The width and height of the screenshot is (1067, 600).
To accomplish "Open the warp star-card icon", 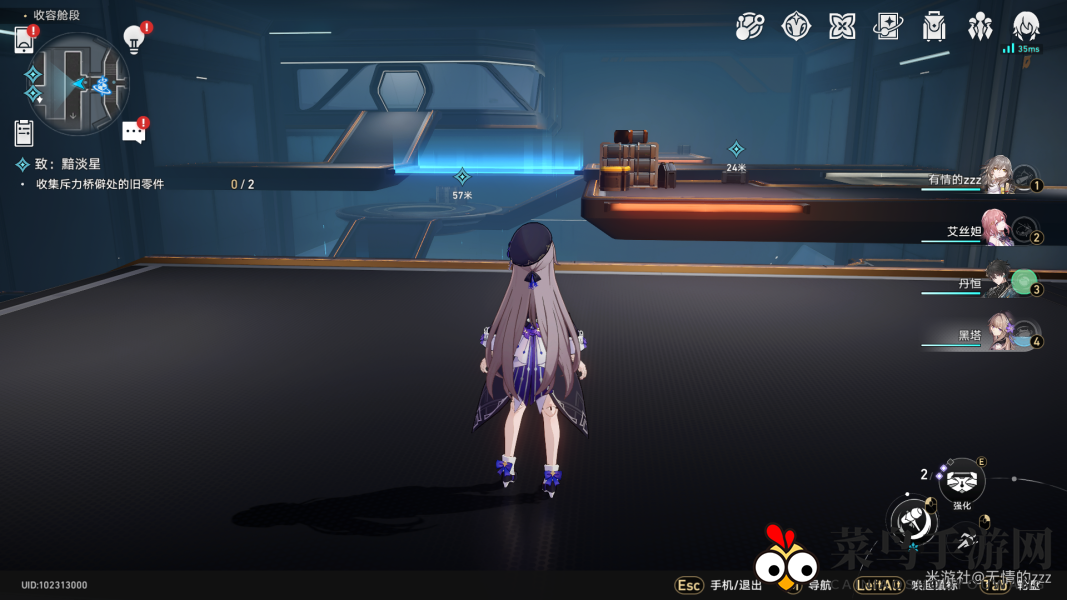I will [x=888, y=27].
